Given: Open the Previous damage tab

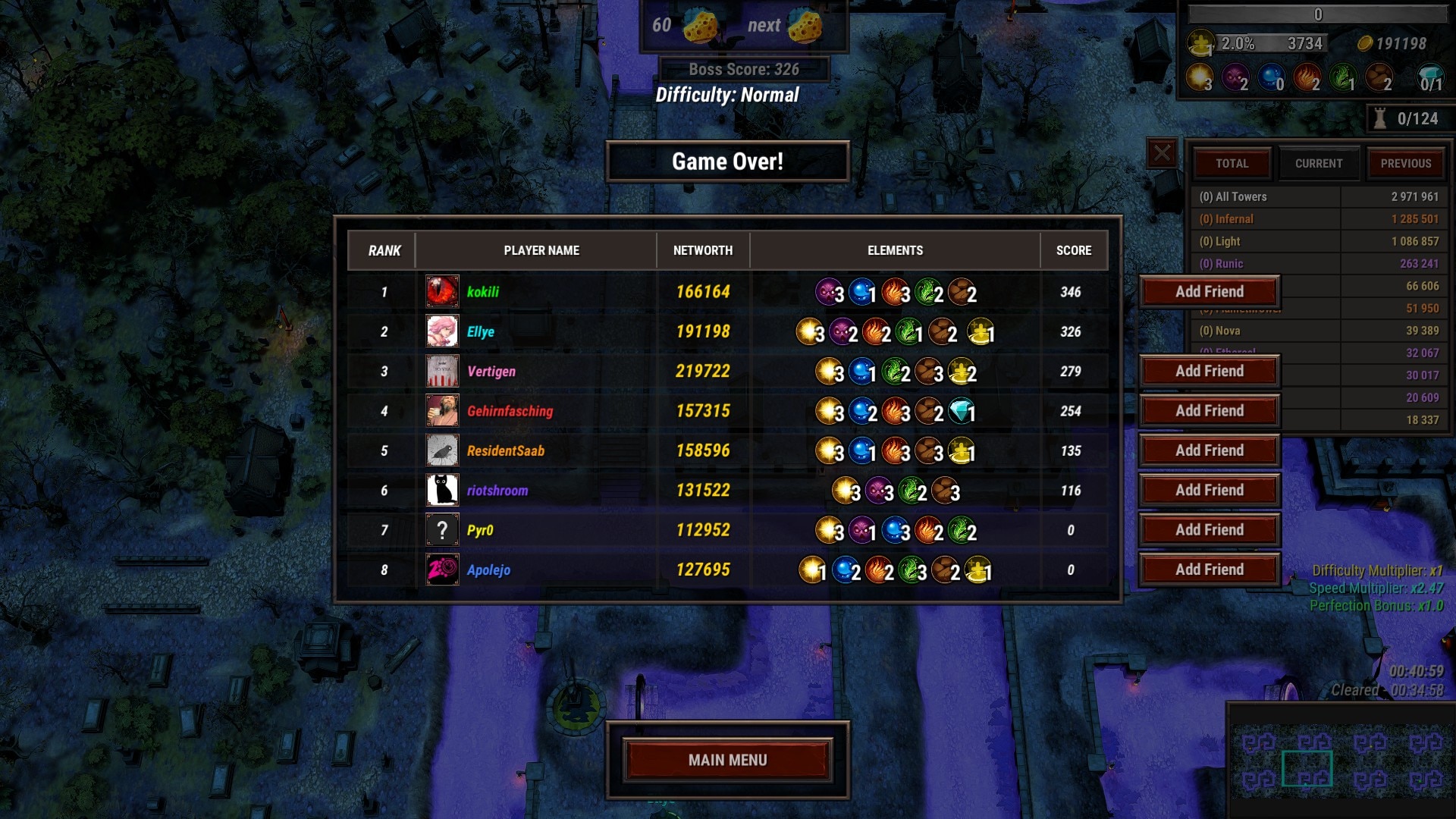Looking at the screenshot, I should 1405,164.
